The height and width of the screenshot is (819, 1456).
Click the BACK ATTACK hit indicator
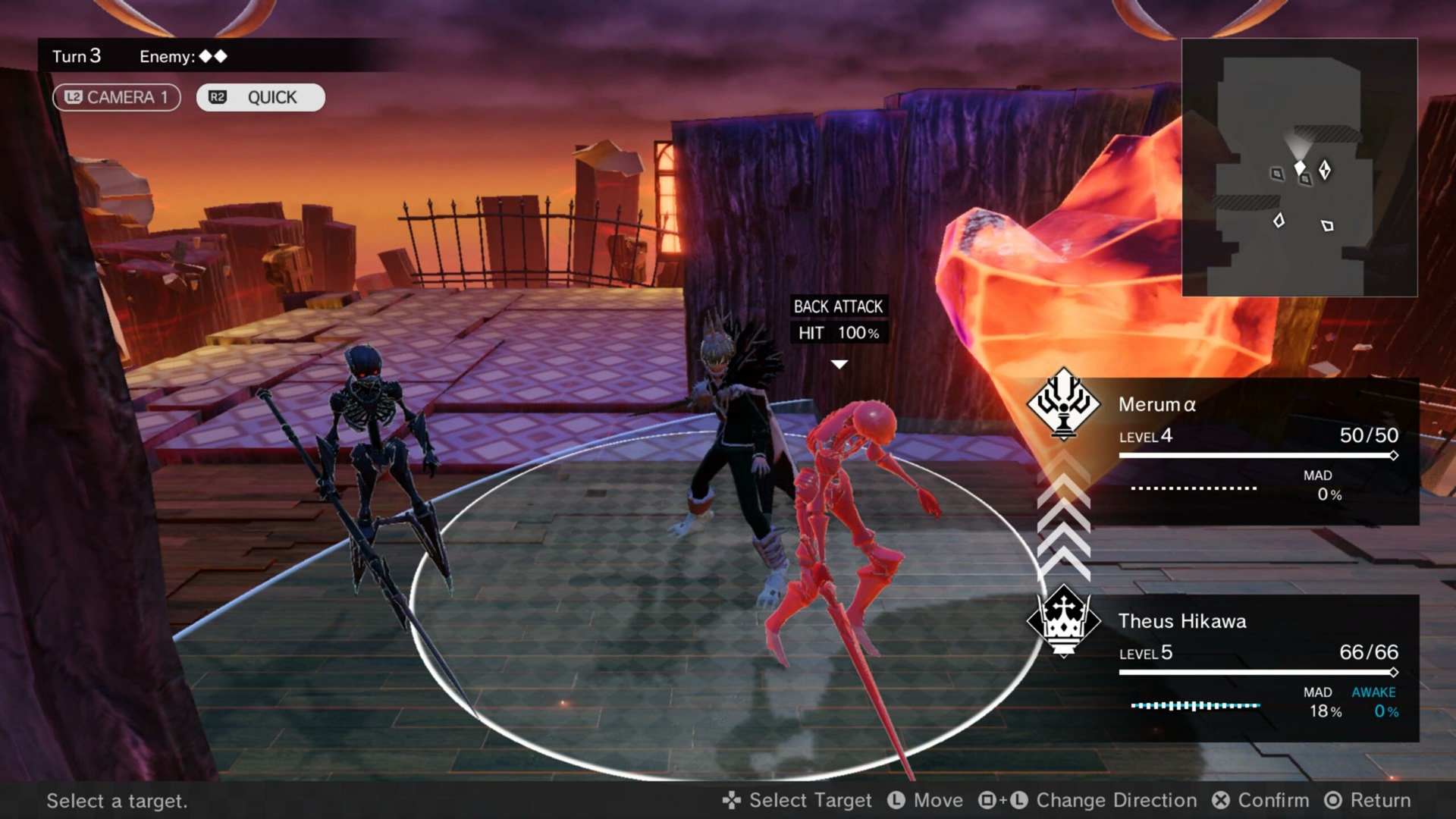tap(838, 319)
